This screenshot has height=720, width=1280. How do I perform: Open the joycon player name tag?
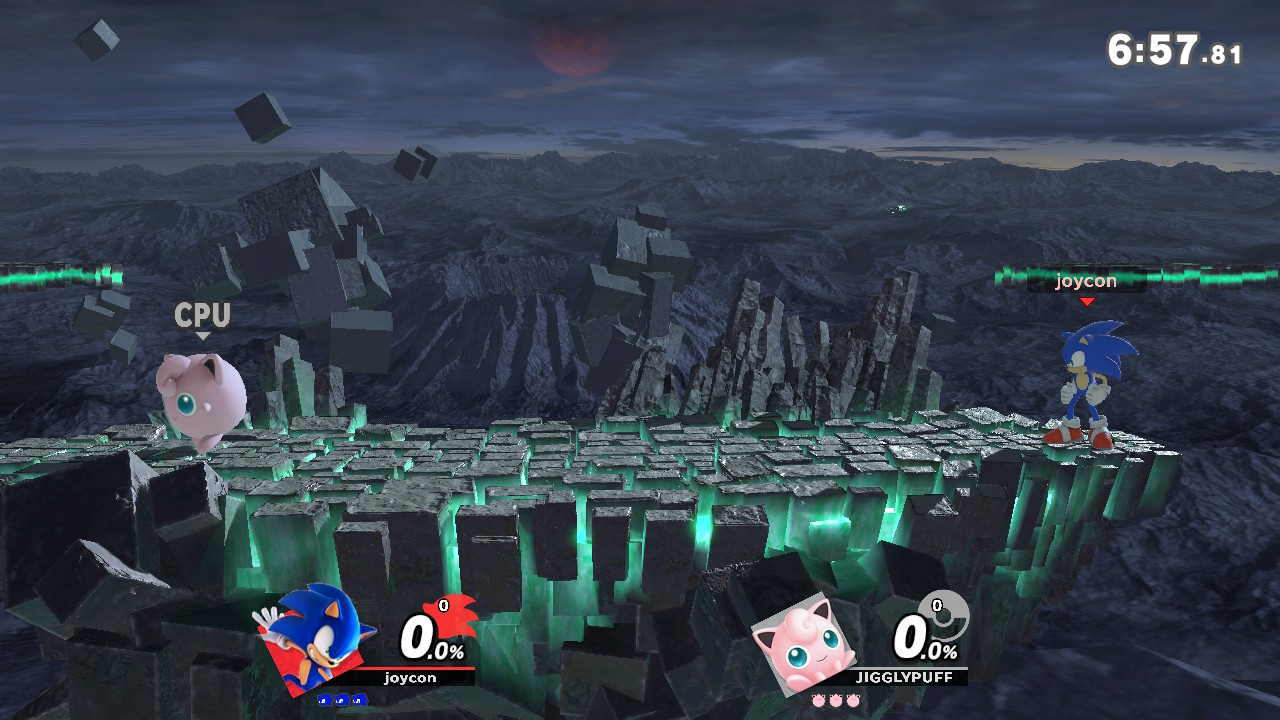(x=1086, y=281)
